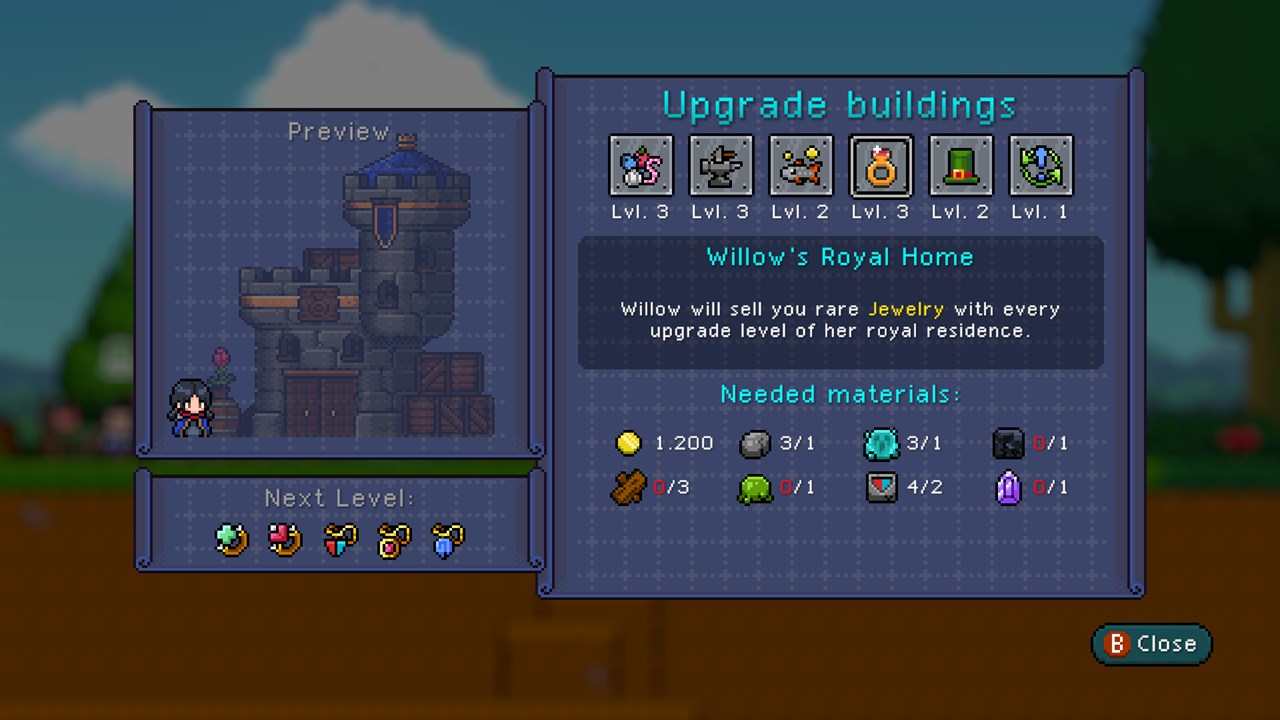Inspect the green cross ring reward
1280x720 pixels.
[x=232, y=540]
